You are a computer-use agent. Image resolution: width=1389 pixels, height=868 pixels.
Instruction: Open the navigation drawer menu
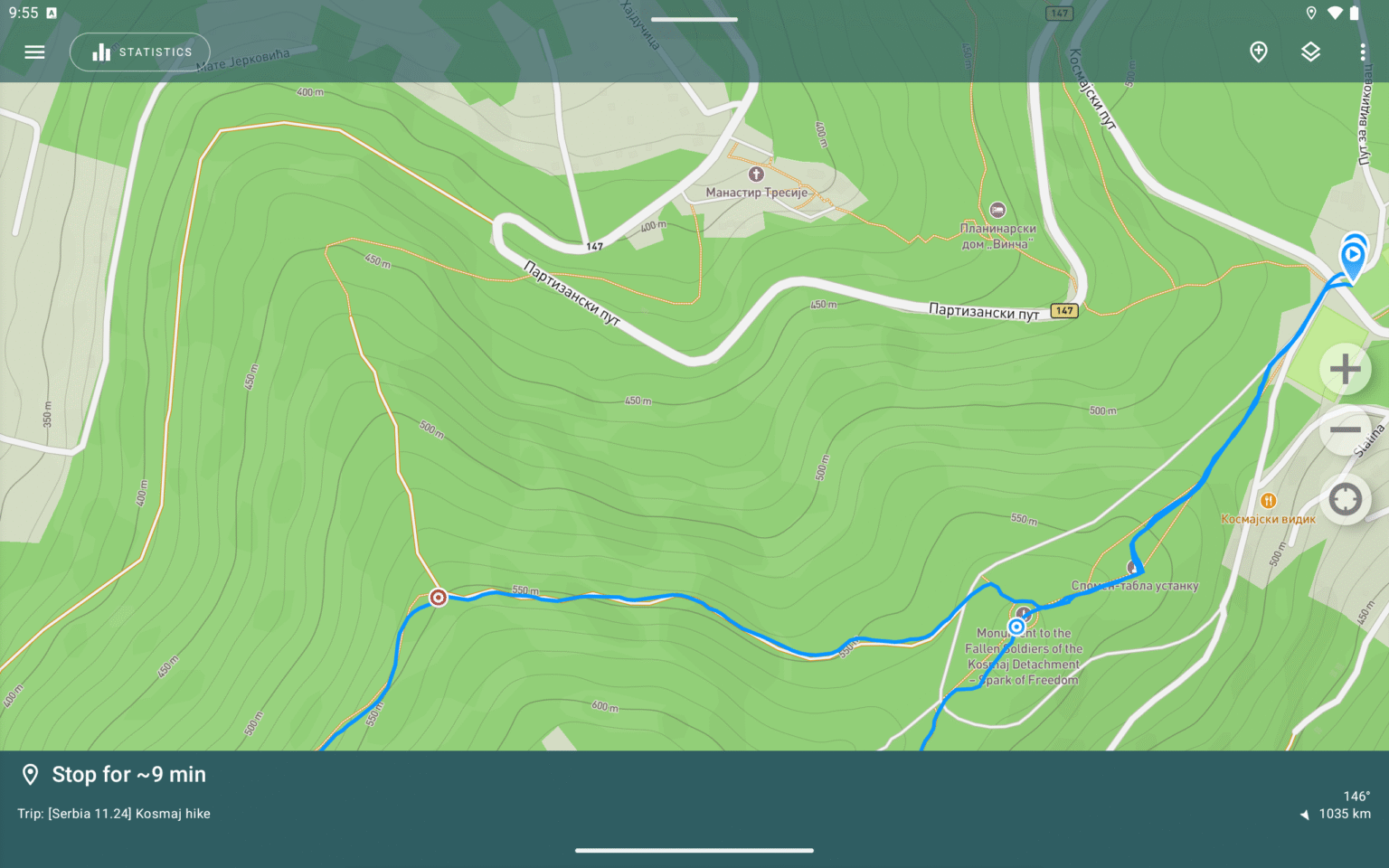(34, 52)
